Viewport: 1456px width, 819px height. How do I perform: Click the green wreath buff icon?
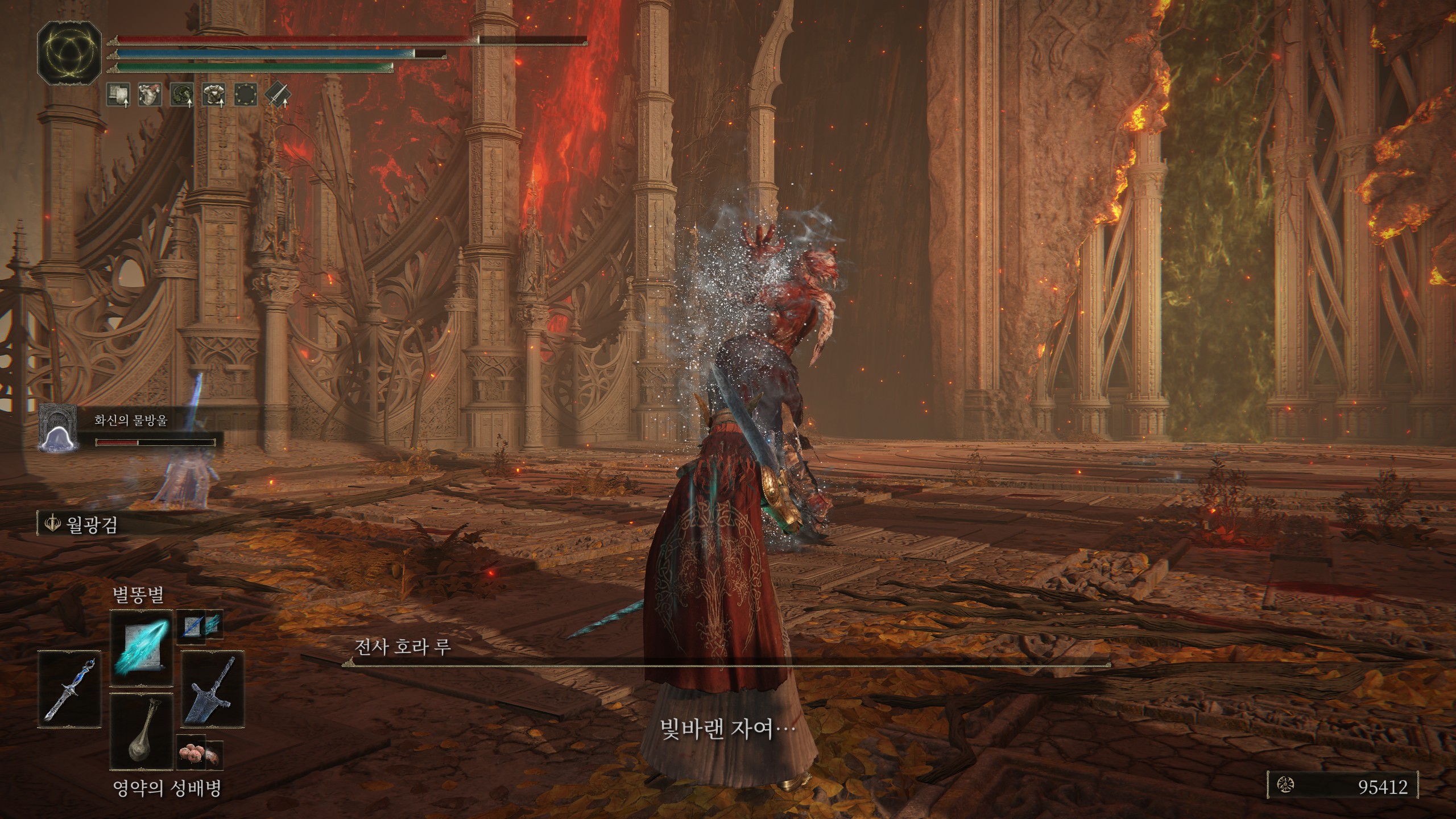(x=182, y=94)
